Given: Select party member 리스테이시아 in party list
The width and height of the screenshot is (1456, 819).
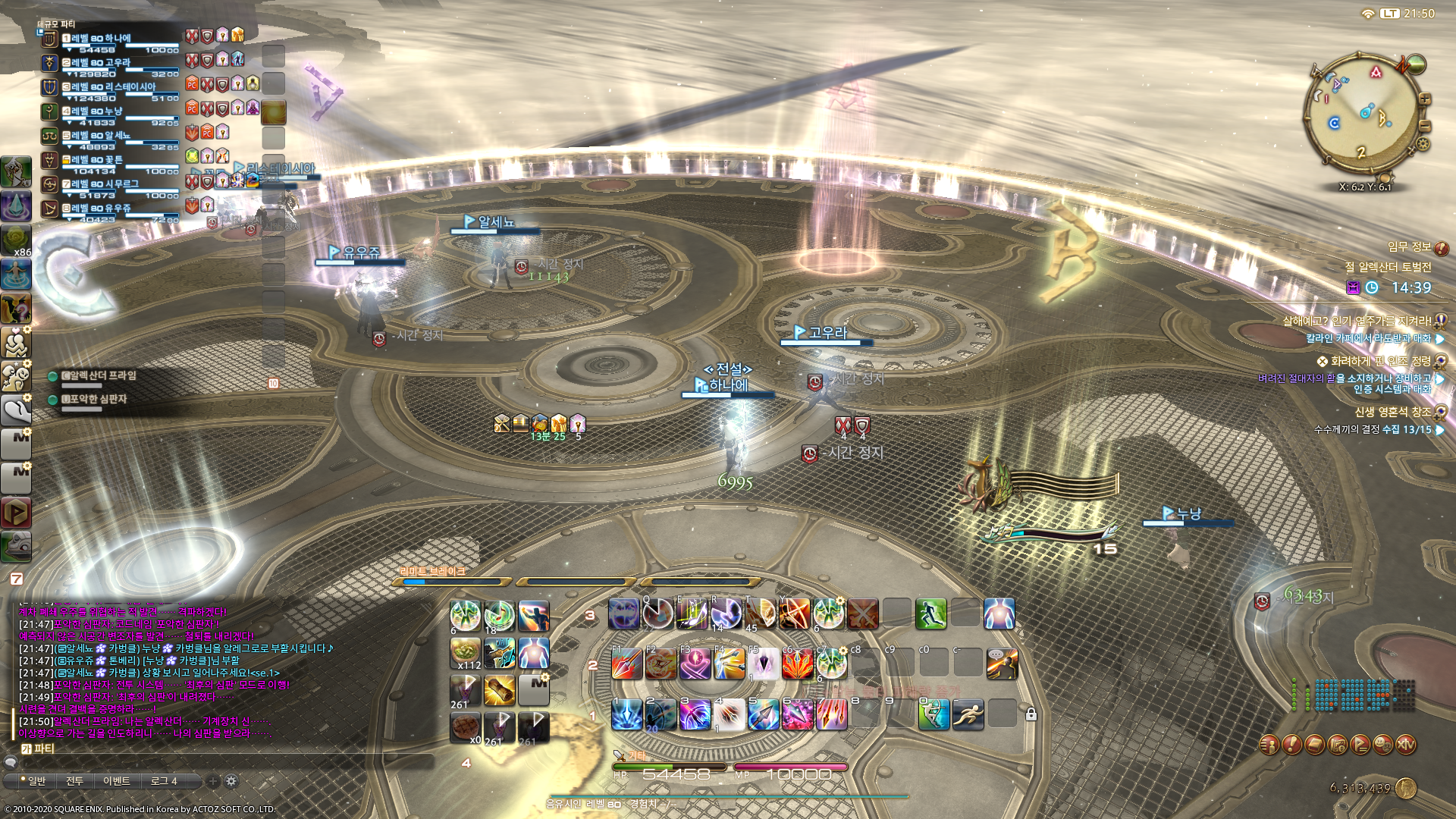Looking at the screenshot, I should [x=114, y=87].
